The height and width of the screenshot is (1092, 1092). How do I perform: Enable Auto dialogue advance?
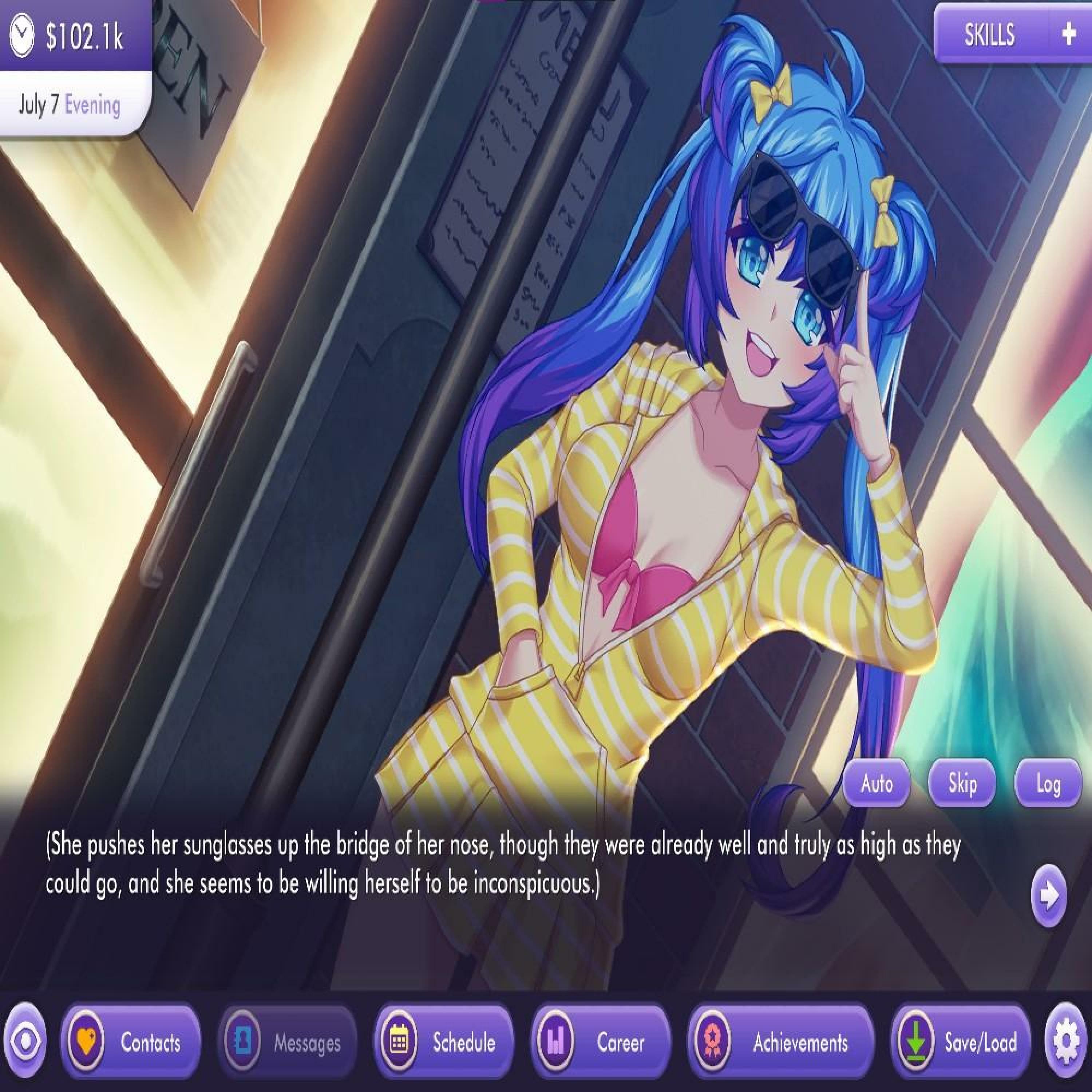click(x=876, y=783)
